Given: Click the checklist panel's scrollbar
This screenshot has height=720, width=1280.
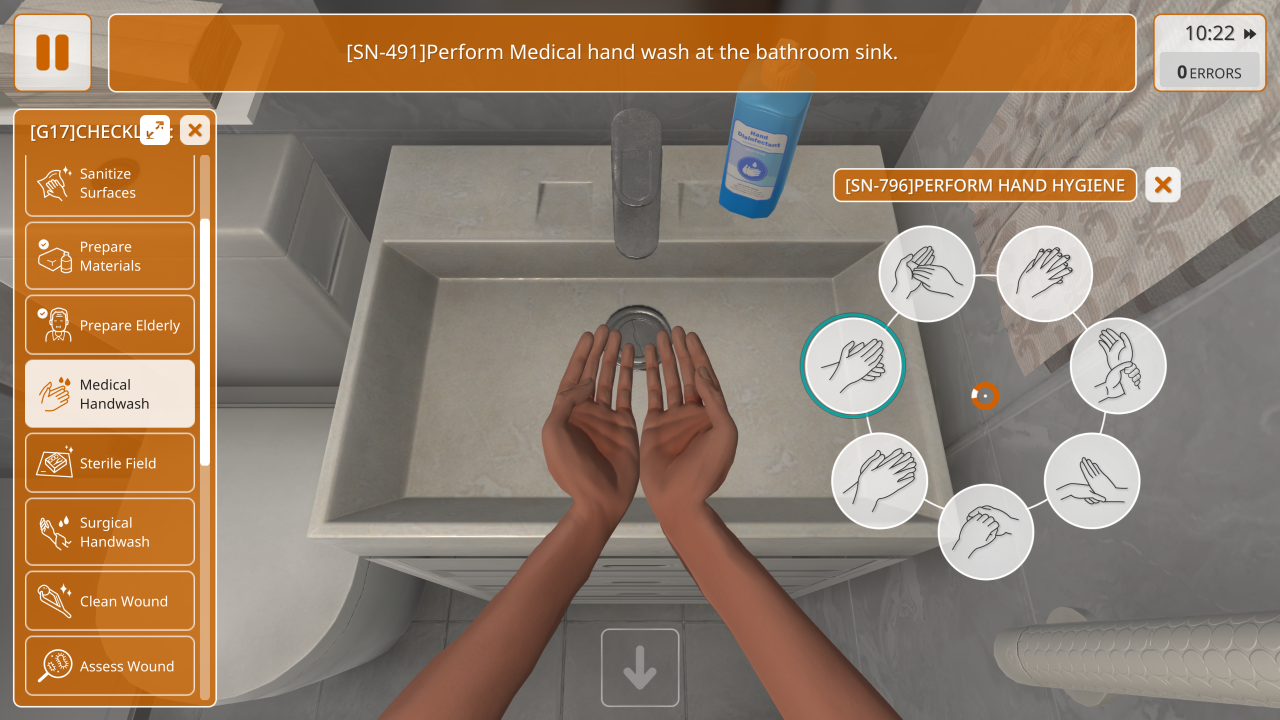Looking at the screenshot, I should [205, 340].
